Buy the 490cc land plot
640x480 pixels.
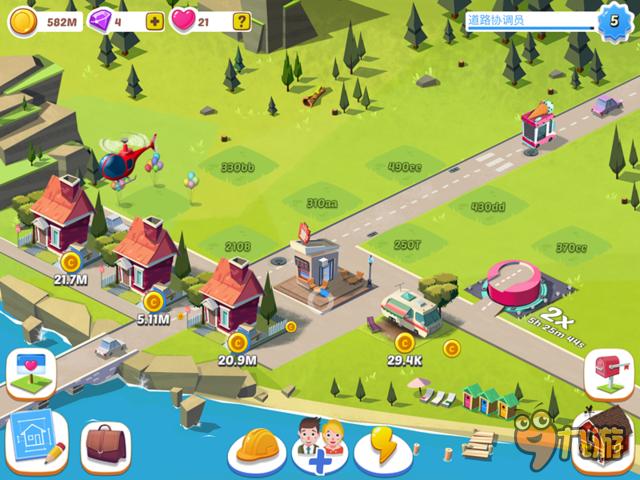pyautogui.click(x=404, y=166)
